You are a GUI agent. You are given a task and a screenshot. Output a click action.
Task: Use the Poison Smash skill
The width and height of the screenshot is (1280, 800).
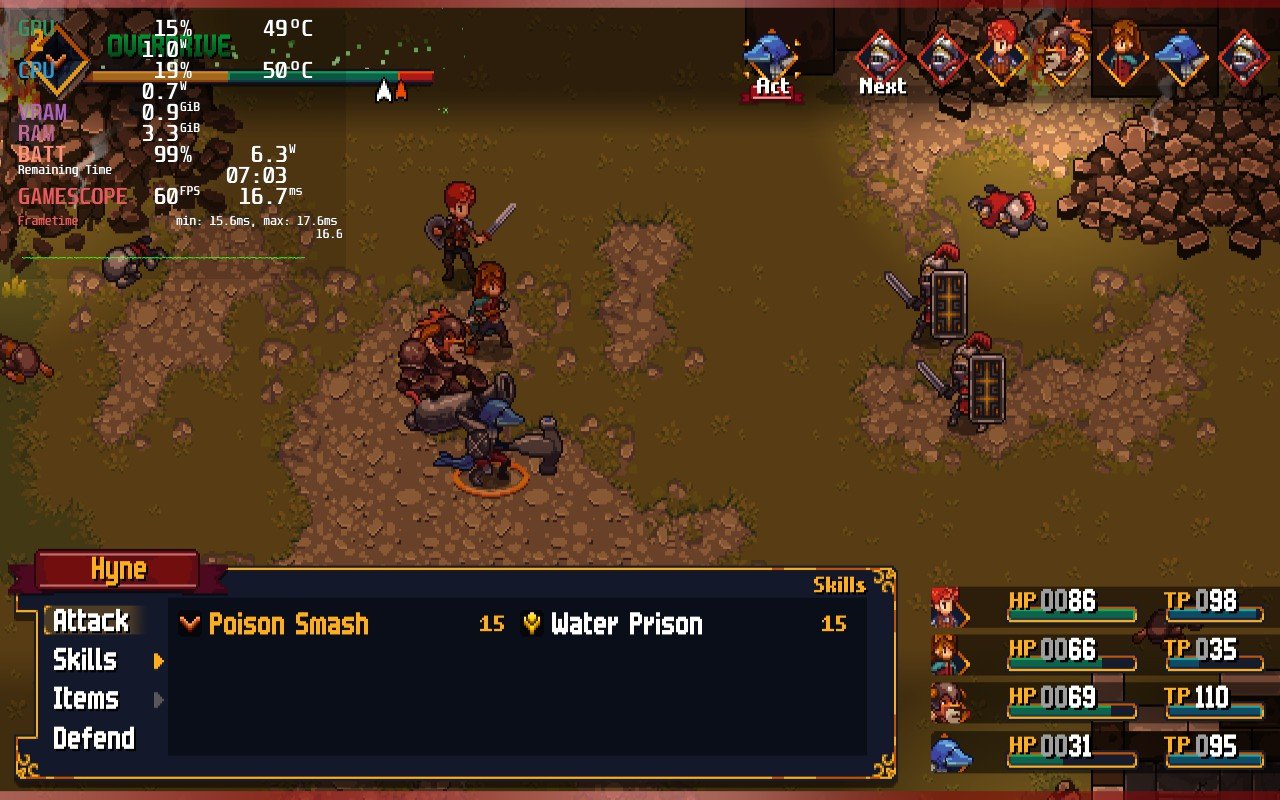pos(288,624)
